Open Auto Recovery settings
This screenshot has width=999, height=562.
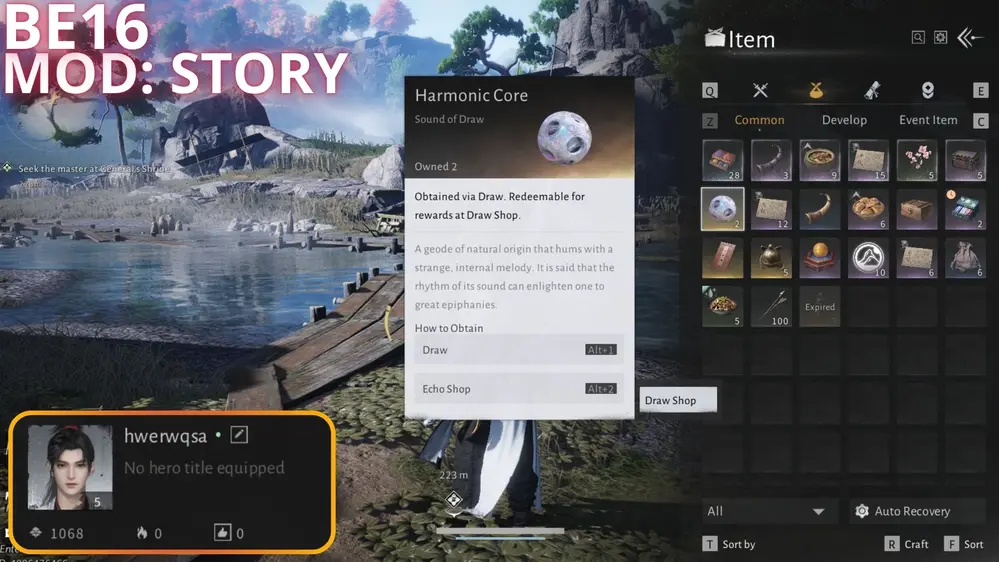pyautogui.click(x=903, y=511)
